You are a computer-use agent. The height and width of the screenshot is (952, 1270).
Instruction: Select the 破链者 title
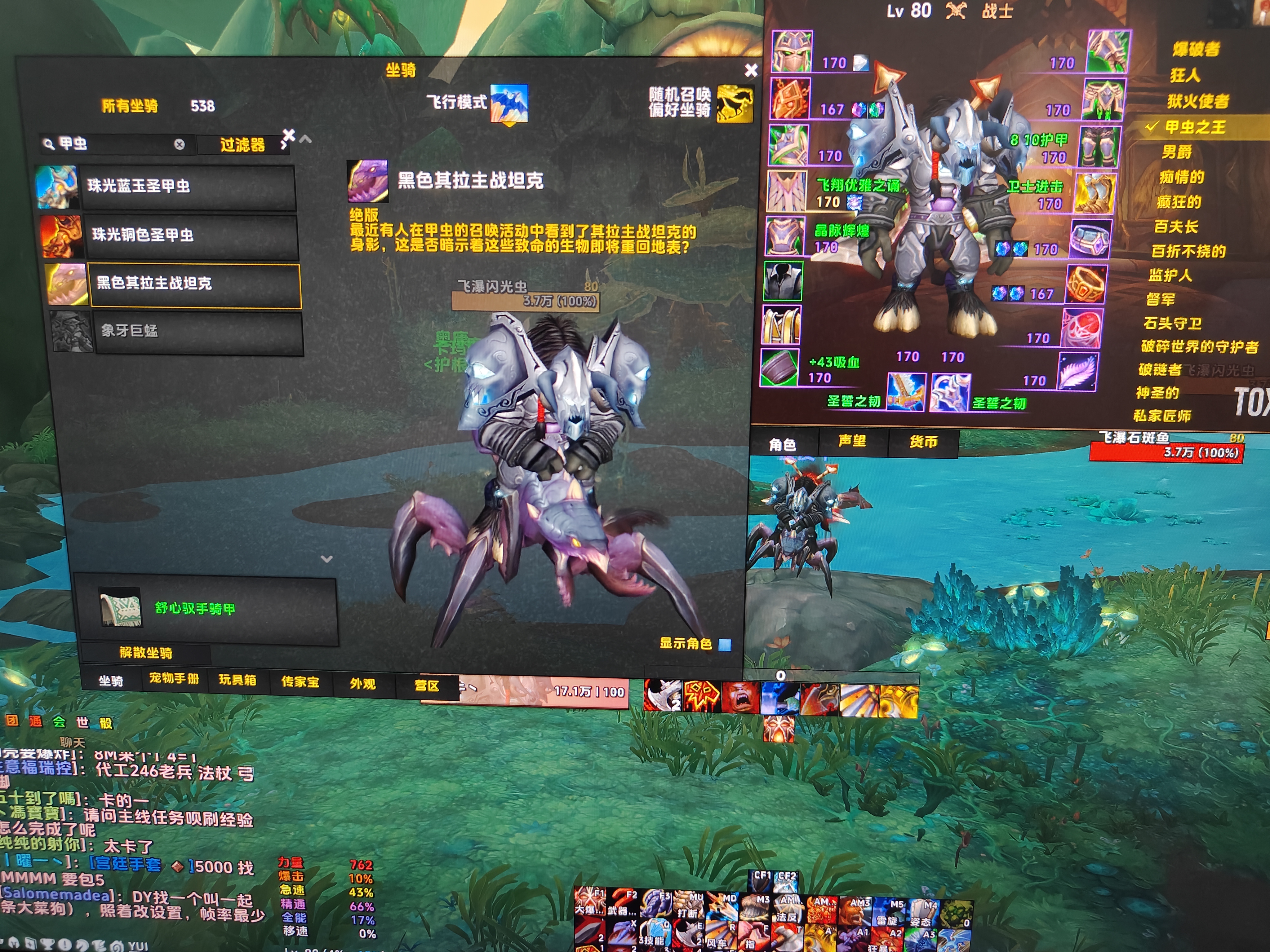1160,370
